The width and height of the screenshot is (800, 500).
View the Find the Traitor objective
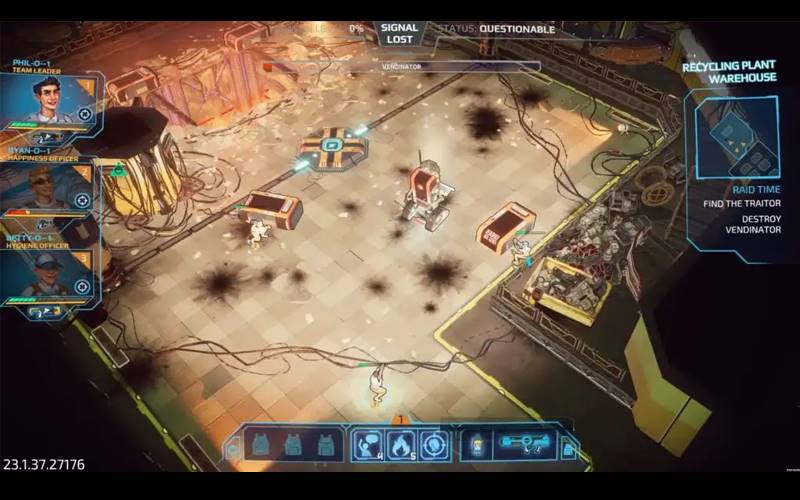click(743, 204)
